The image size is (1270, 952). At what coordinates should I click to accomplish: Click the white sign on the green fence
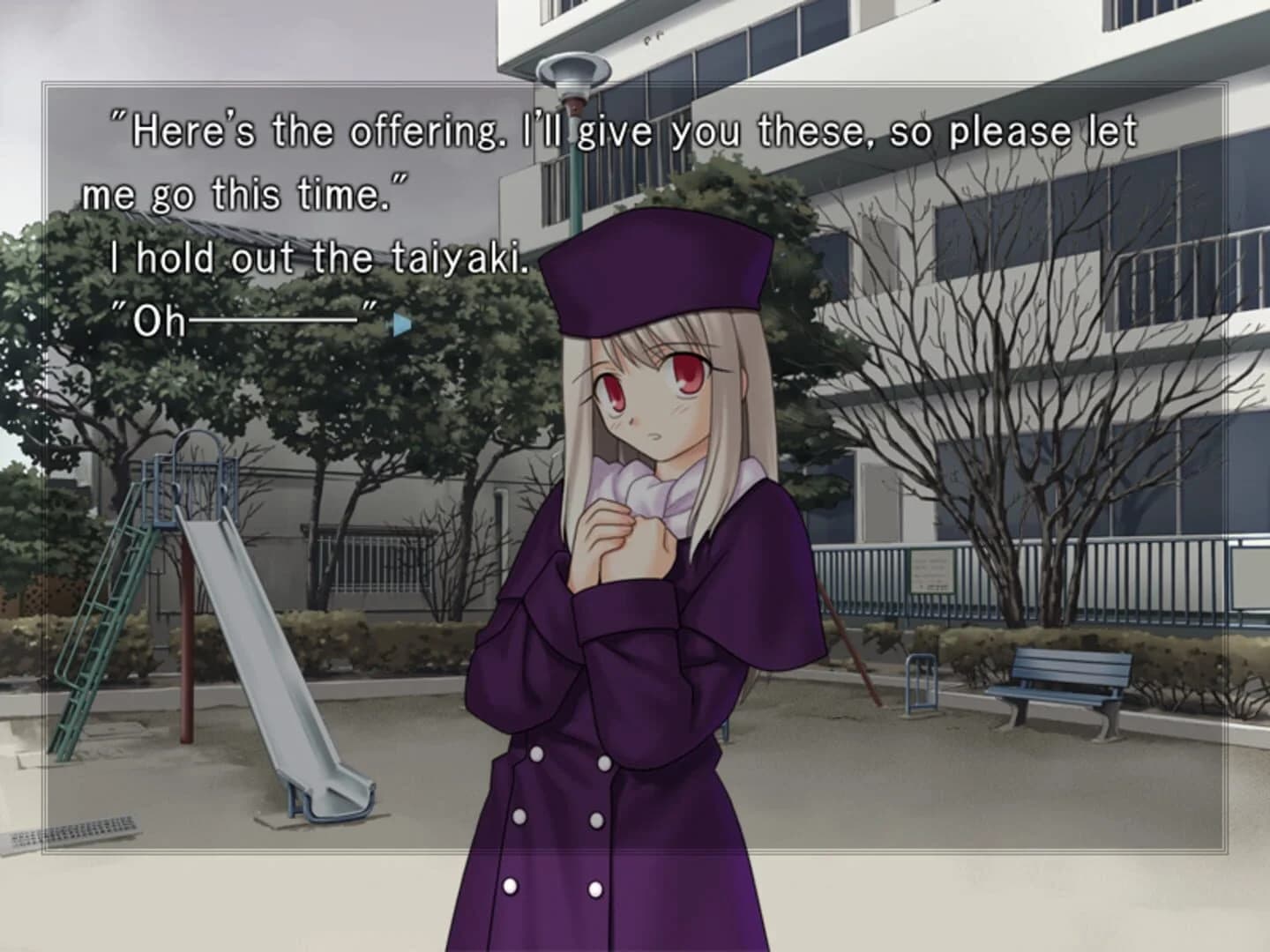point(932,569)
